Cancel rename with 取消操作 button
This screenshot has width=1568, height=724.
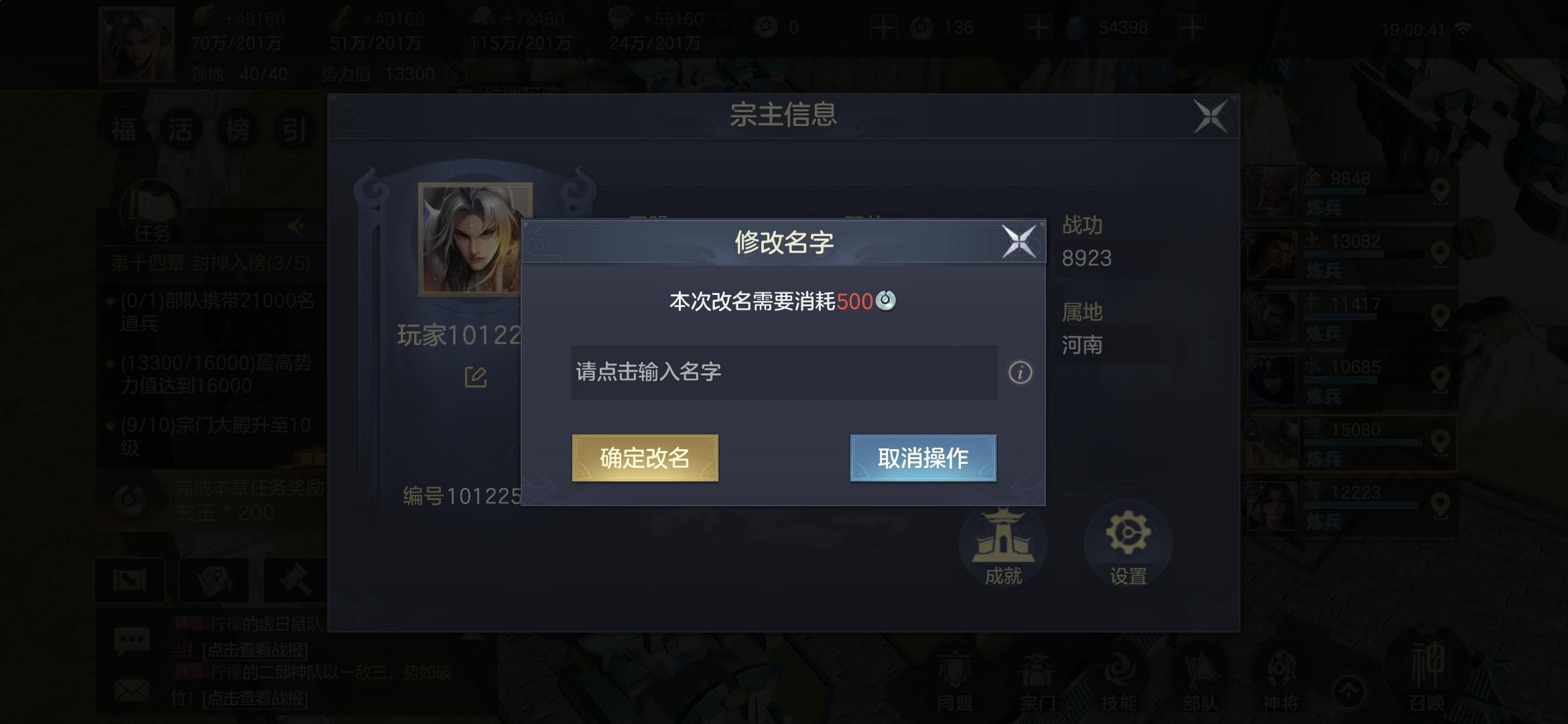(x=922, y=457)
